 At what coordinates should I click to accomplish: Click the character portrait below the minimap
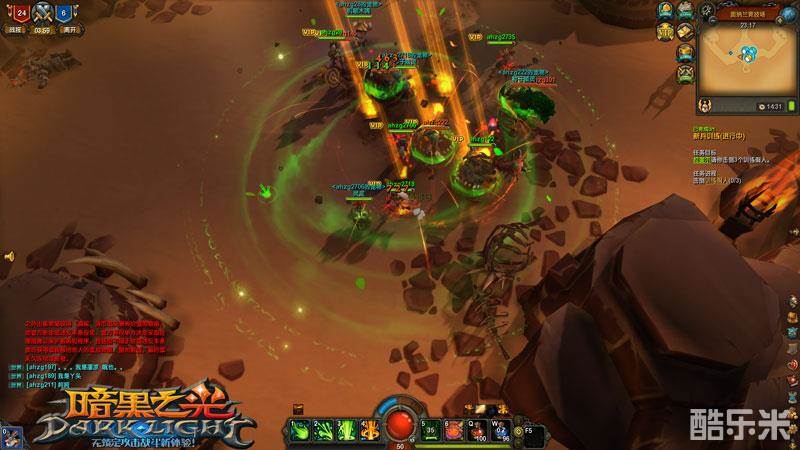704,105
